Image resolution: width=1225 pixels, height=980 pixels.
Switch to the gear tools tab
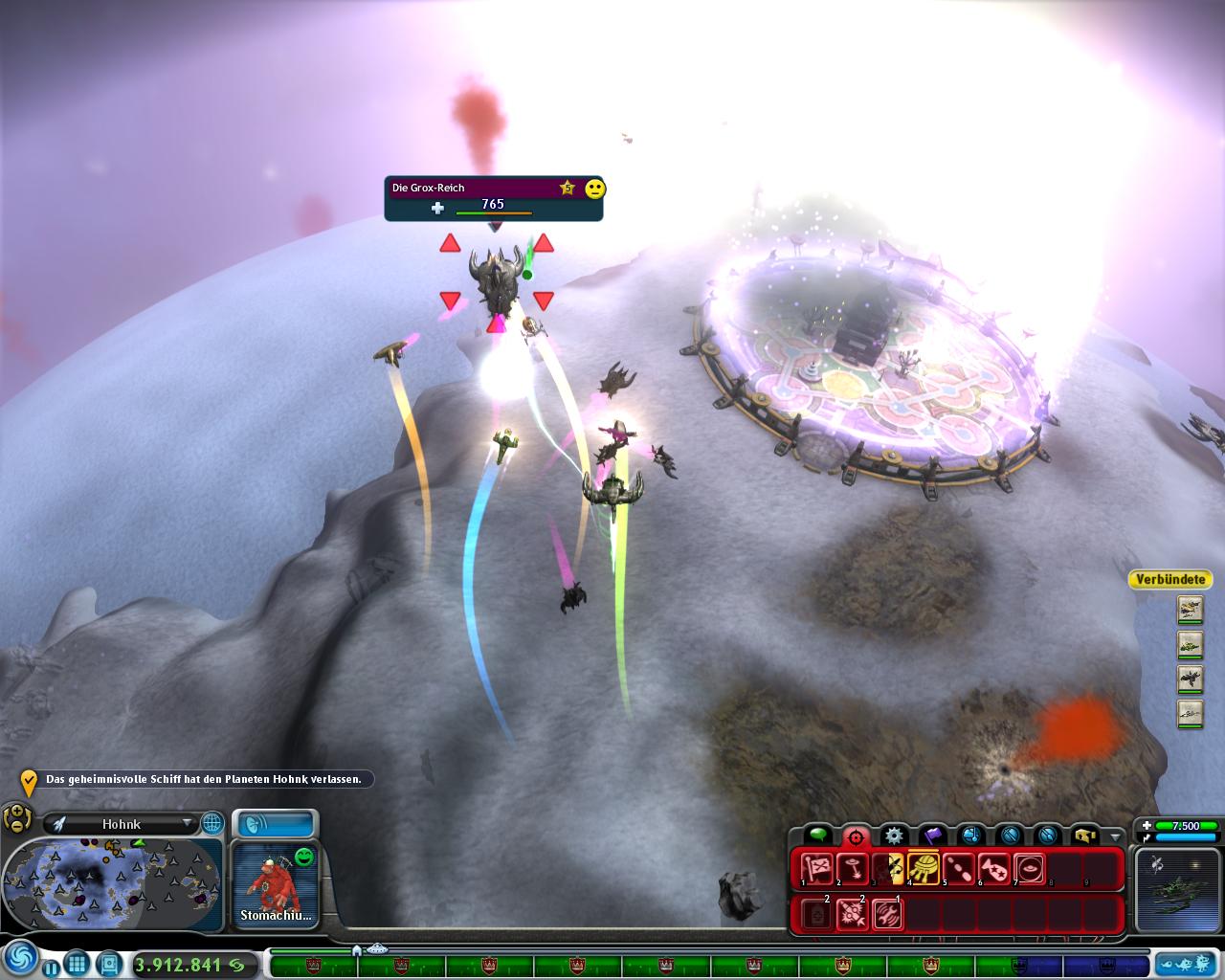pyautogui.click(x=893, y=835)
